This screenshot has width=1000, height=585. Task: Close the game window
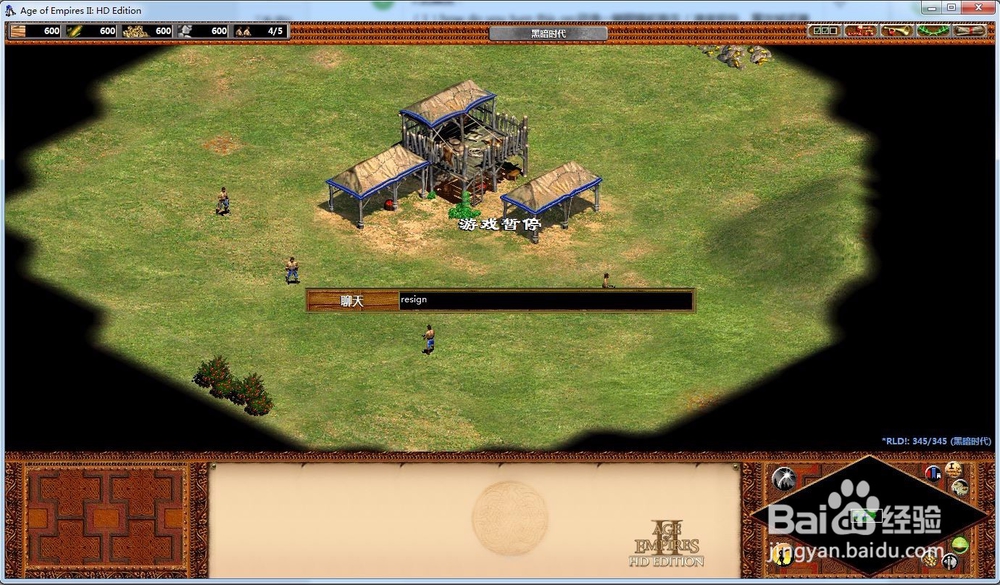click(976, 8)
